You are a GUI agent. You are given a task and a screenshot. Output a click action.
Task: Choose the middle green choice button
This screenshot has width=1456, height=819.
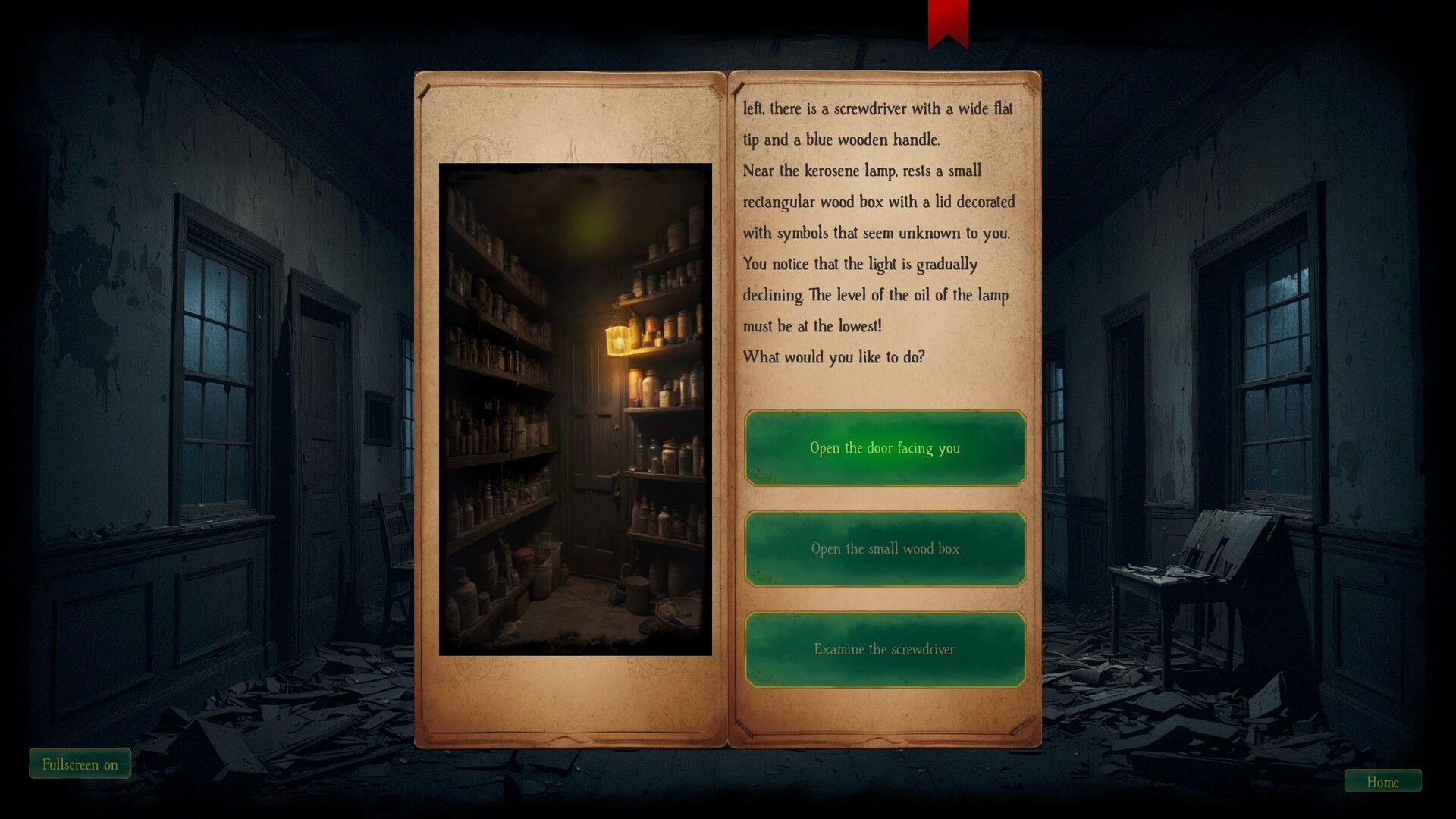coord(884,548)
